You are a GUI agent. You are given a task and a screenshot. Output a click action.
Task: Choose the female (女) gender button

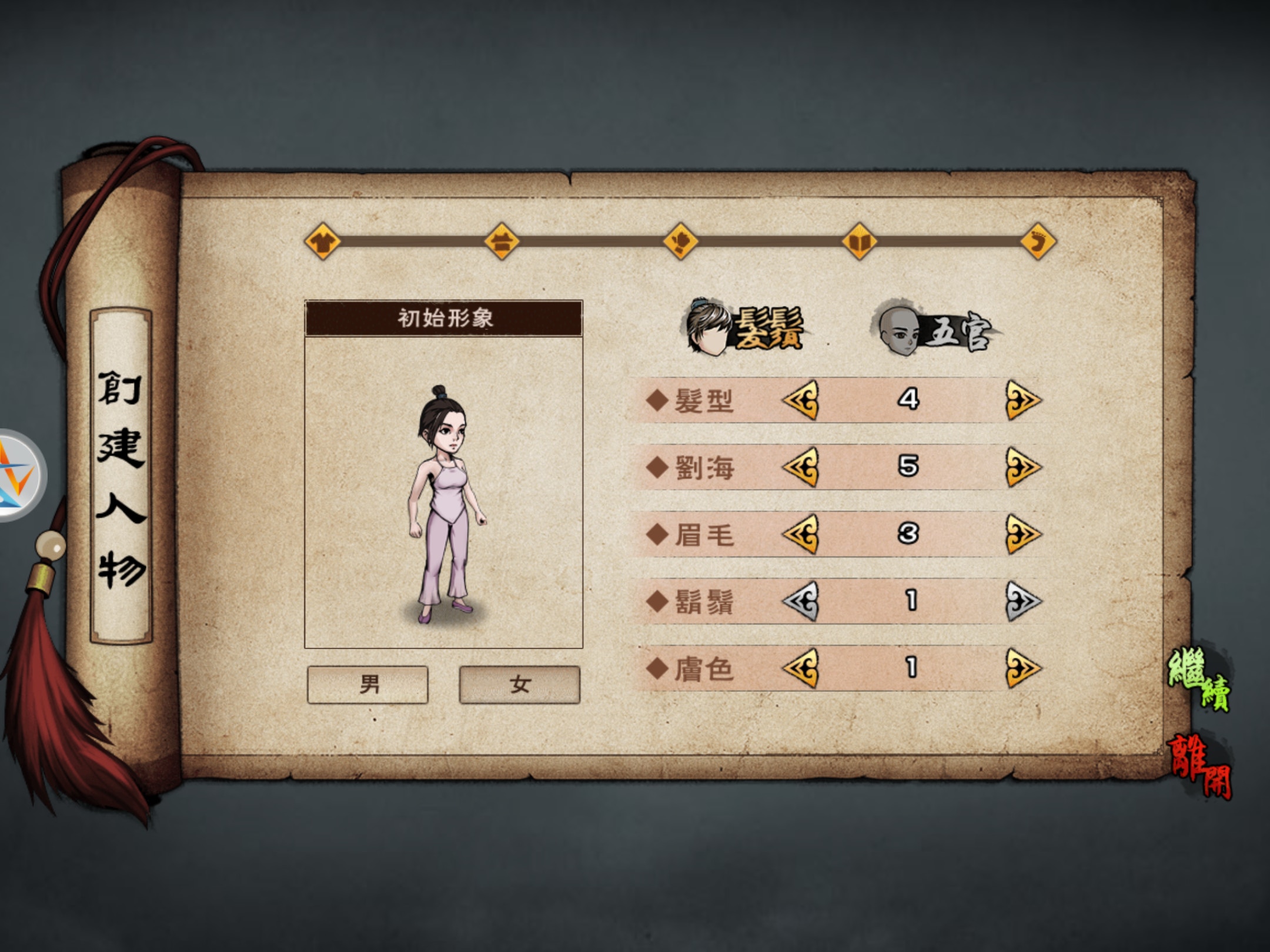[x=519, y=684]
